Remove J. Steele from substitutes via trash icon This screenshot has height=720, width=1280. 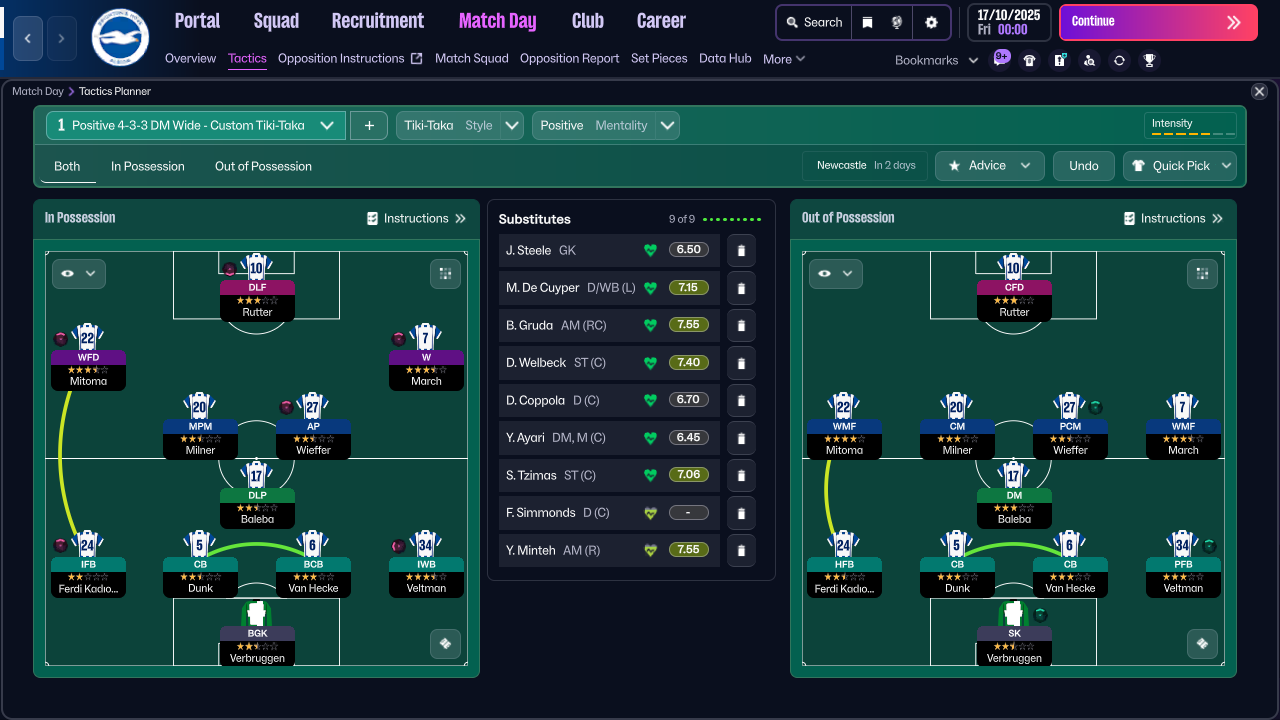740,250
